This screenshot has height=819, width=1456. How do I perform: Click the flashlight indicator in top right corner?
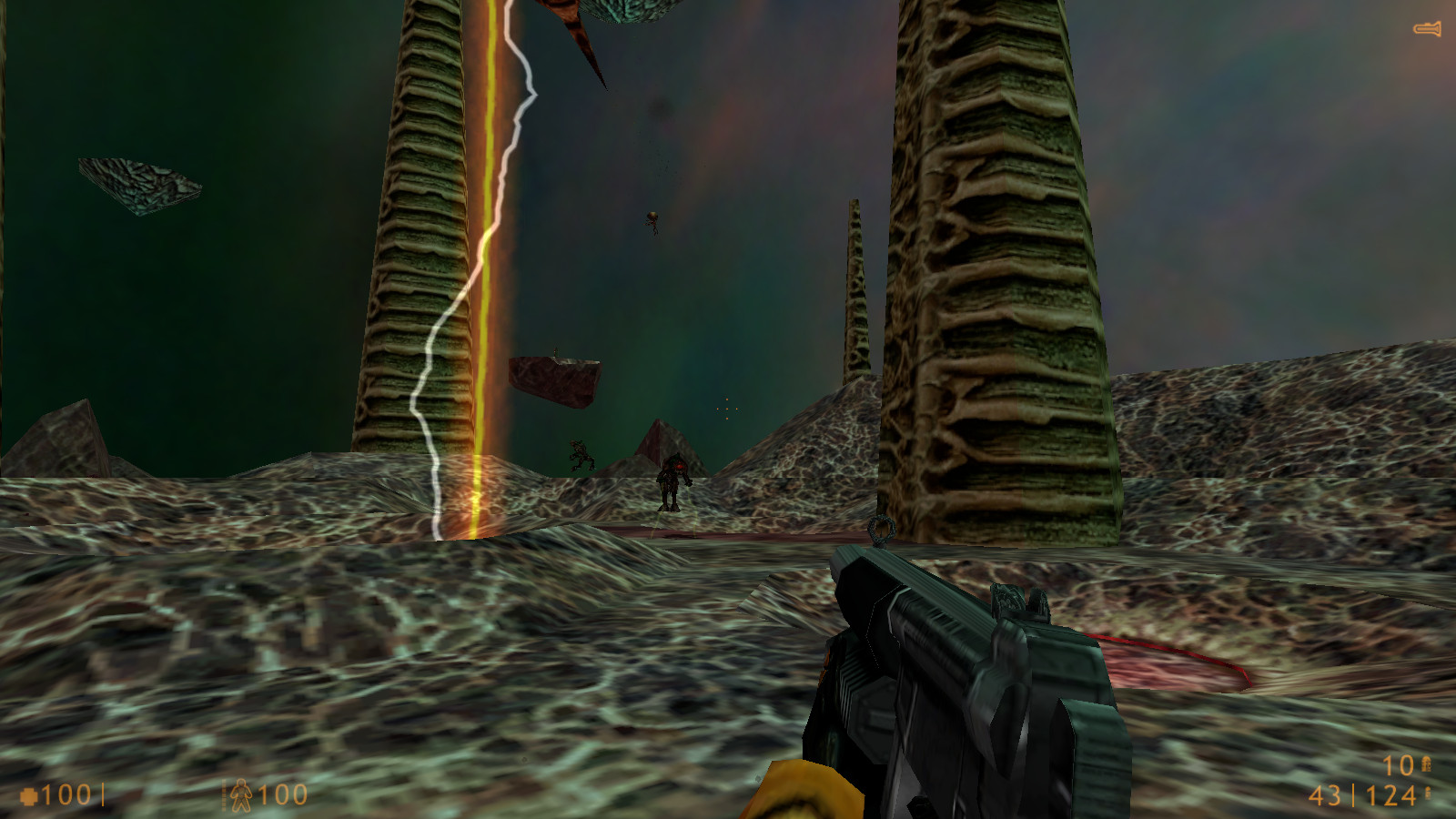pos(1426,30)
